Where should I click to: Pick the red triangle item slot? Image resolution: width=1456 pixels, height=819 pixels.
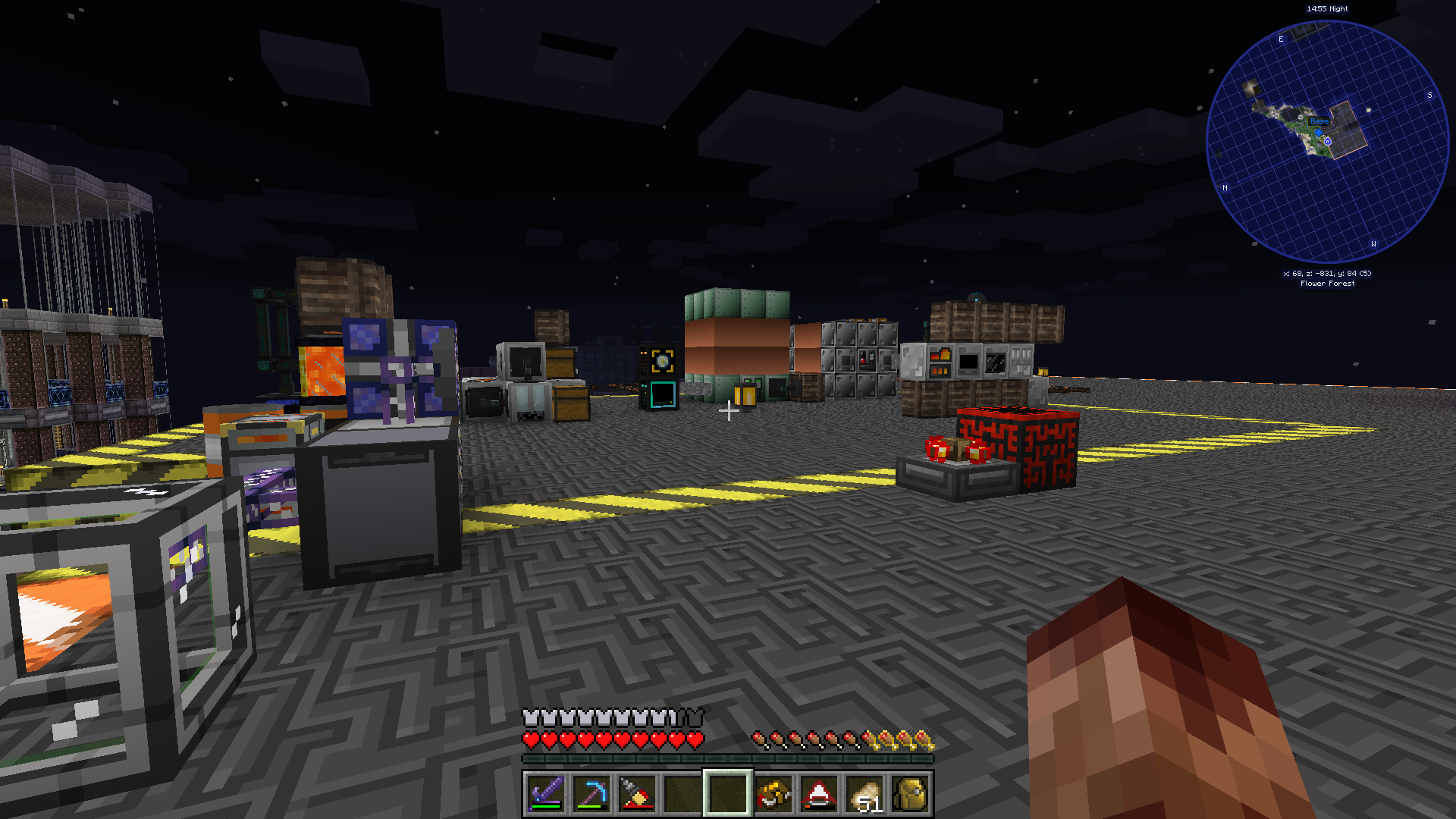pyautogui.click(x=819, y=794)
